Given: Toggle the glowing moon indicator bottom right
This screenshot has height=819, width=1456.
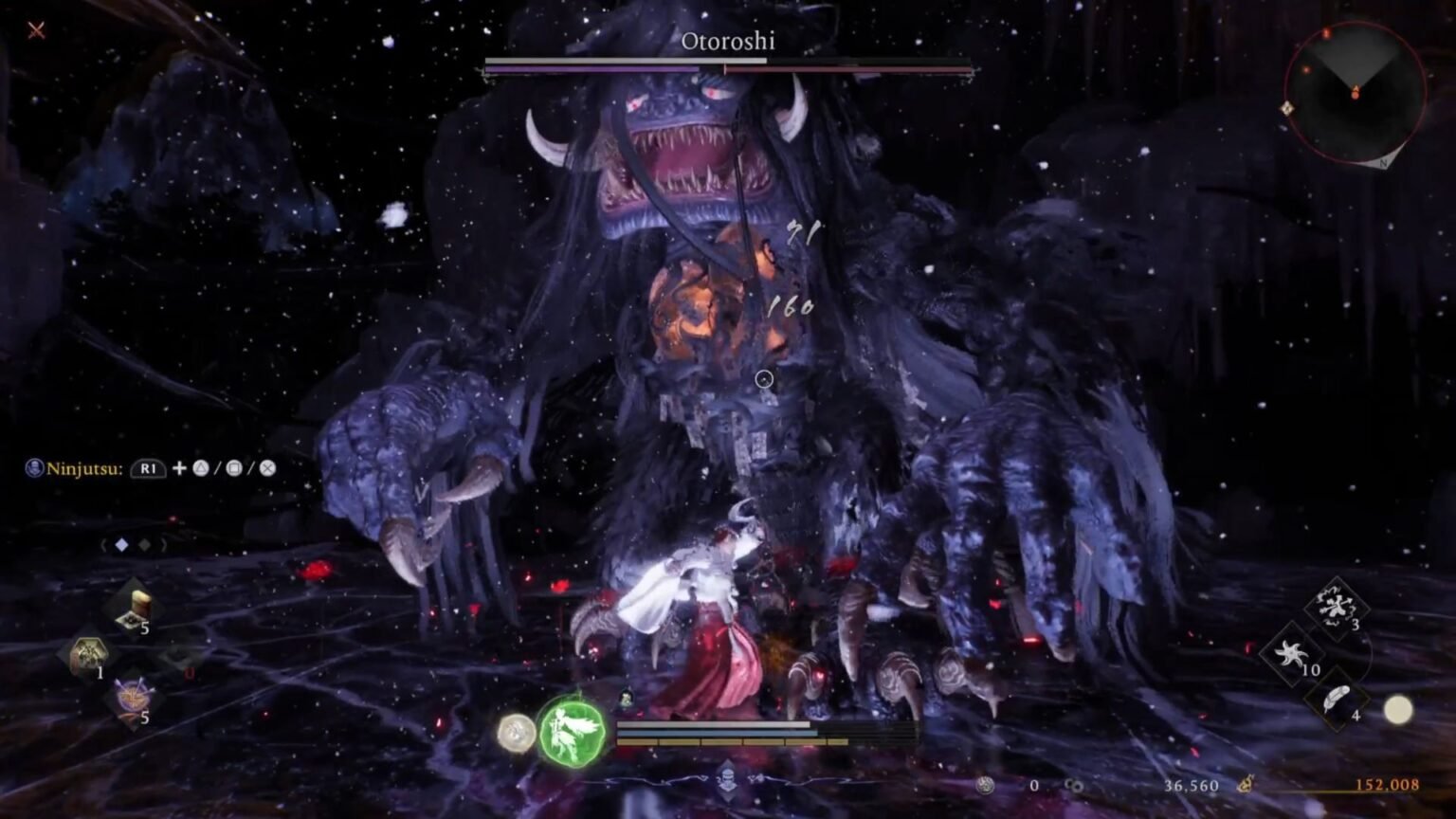Looking at the screenshot, I should click(1399, 711).
